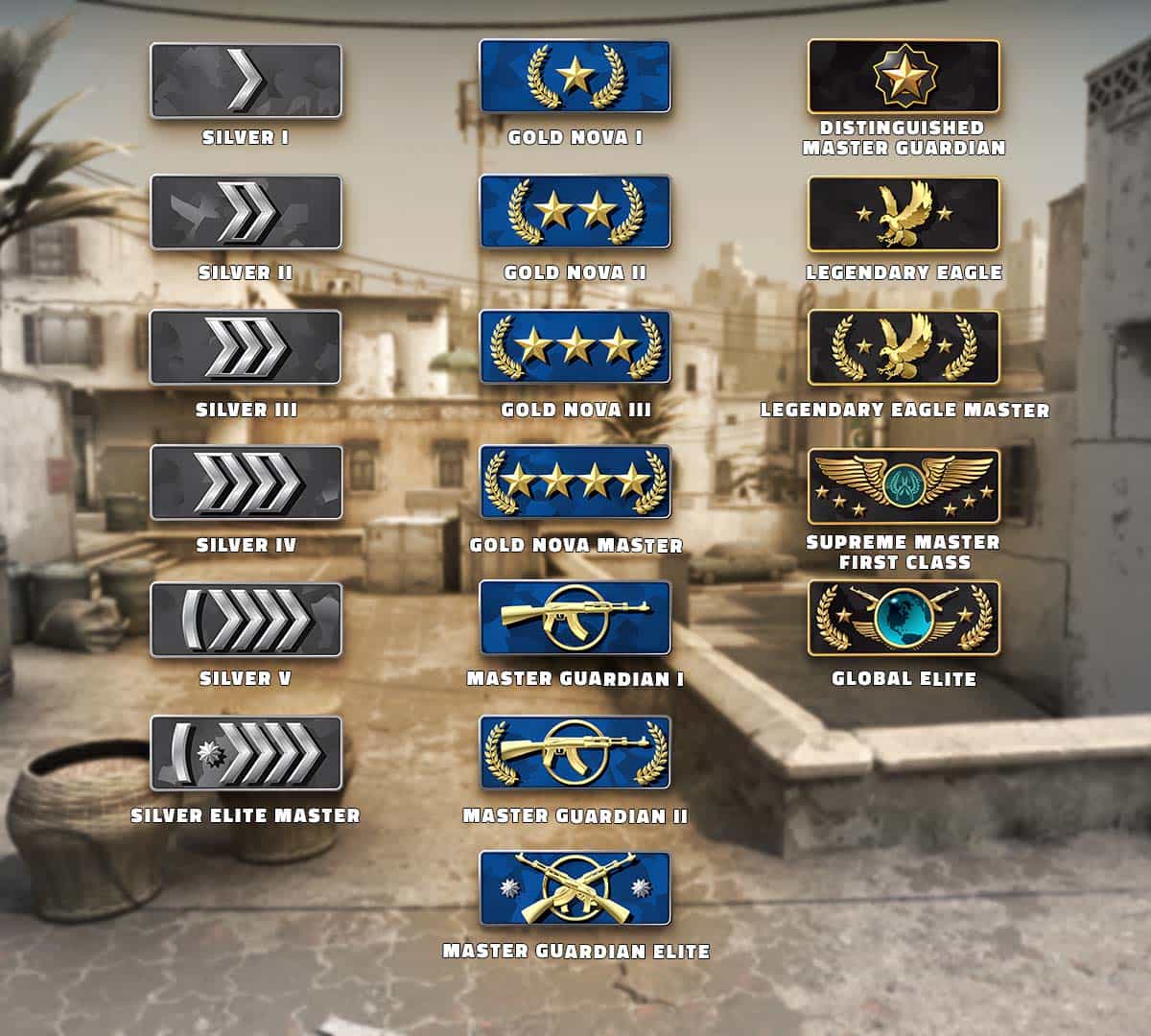Choose the Silver III rank badge
Screen dimensions: 1151x1036
246,347
